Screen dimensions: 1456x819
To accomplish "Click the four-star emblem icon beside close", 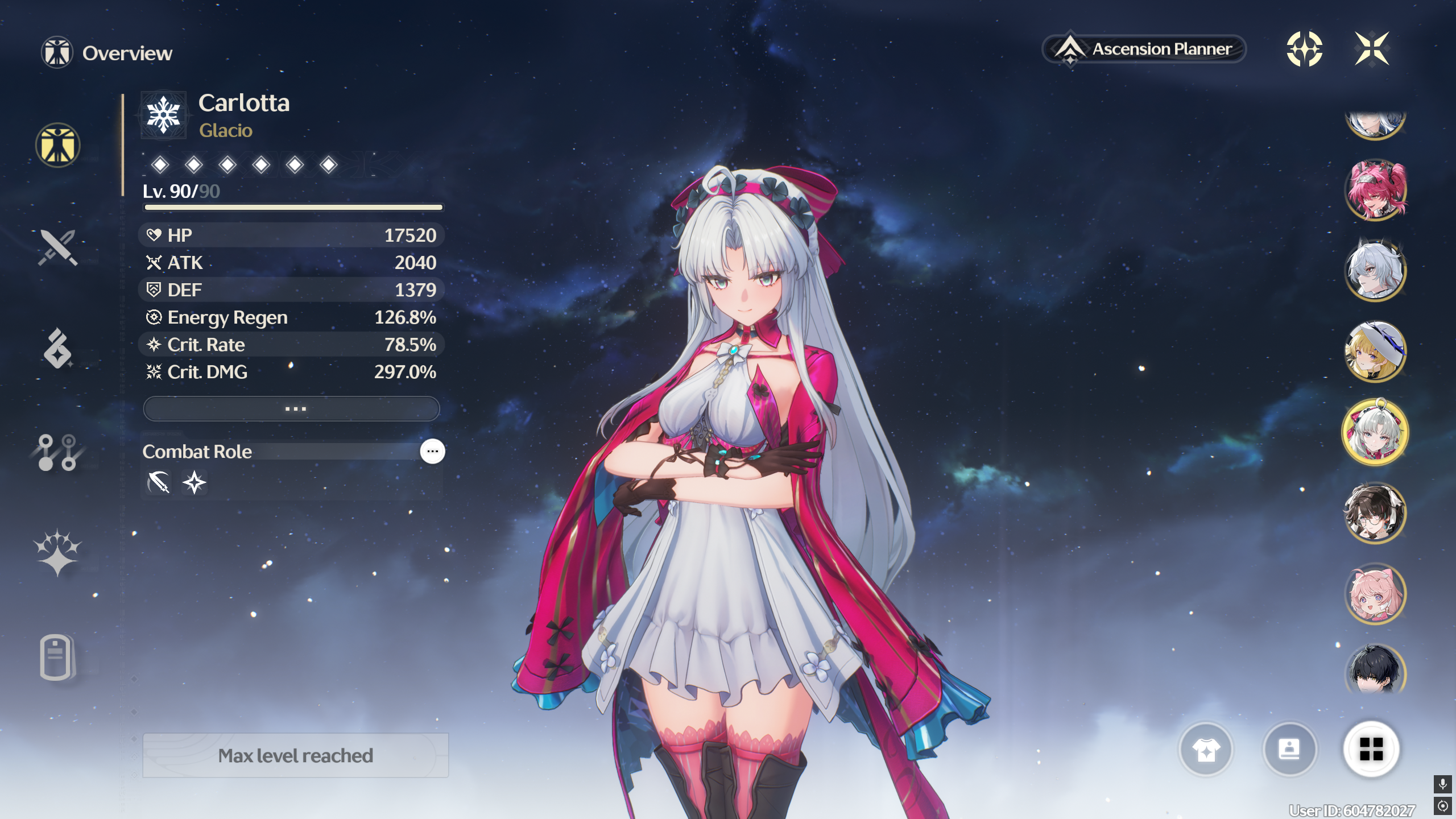I will pos(1304,49).
